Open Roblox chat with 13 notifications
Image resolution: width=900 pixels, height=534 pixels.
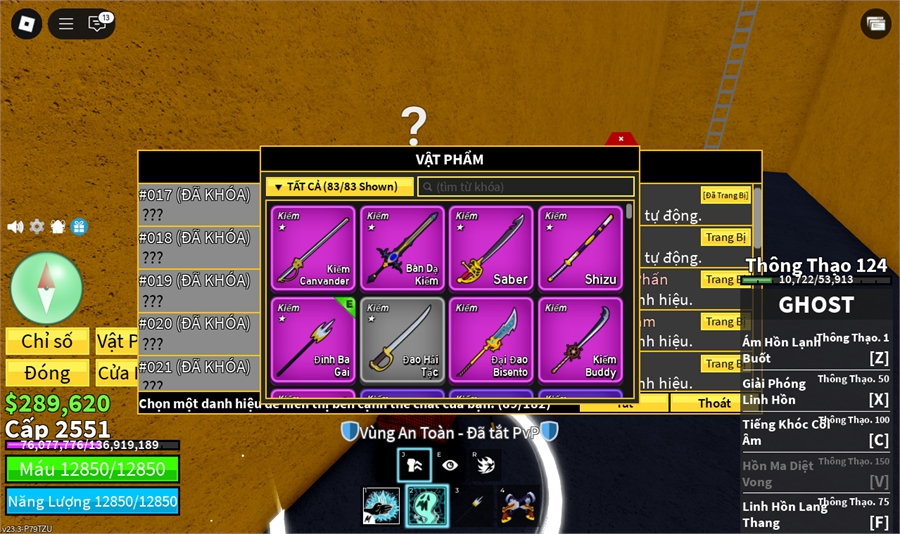[99, 23]
